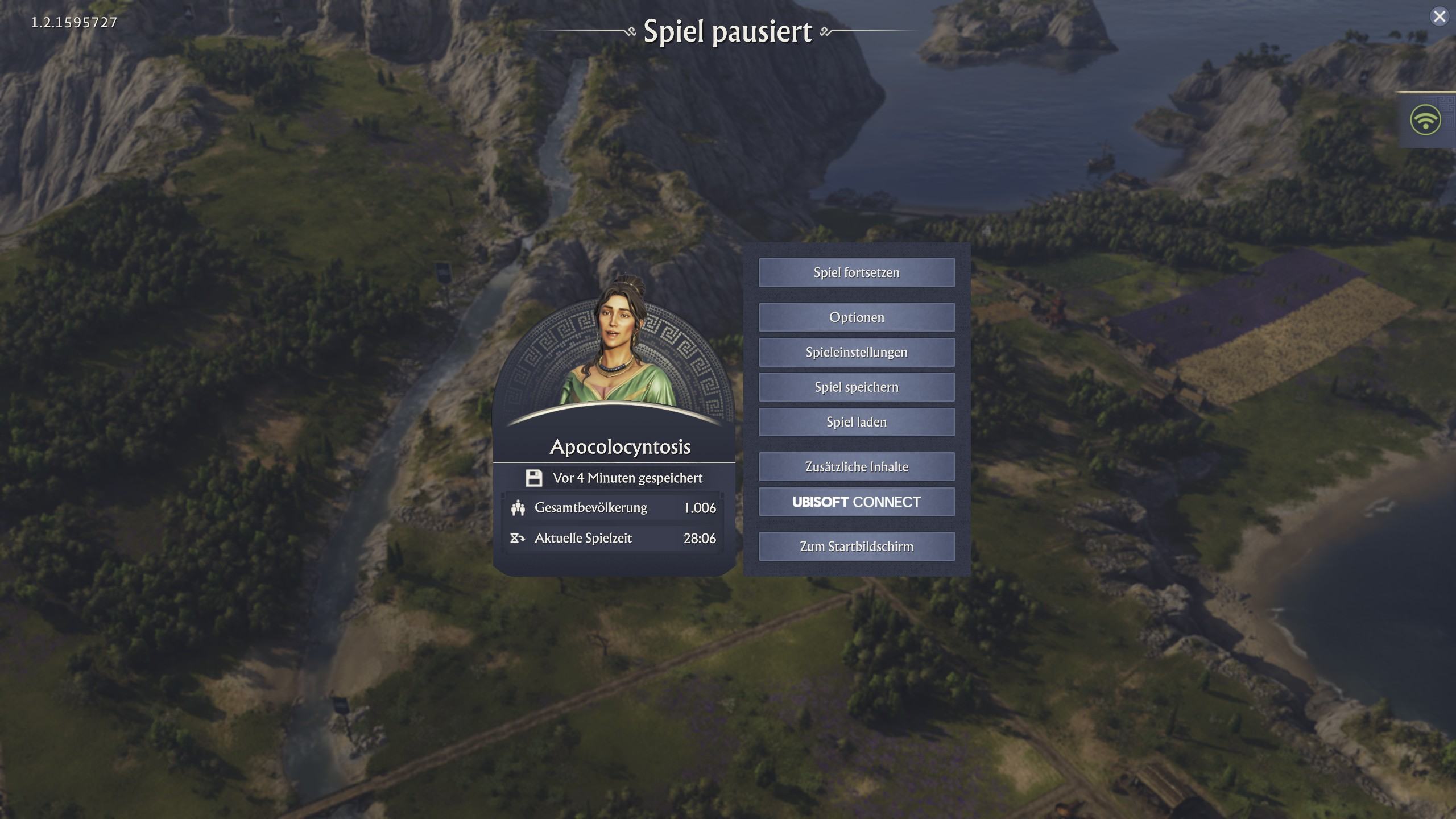Viewport: 1456px width, 819px height.
Task: Show Zusätzliche Inhalte
Action: coord(857,467)
